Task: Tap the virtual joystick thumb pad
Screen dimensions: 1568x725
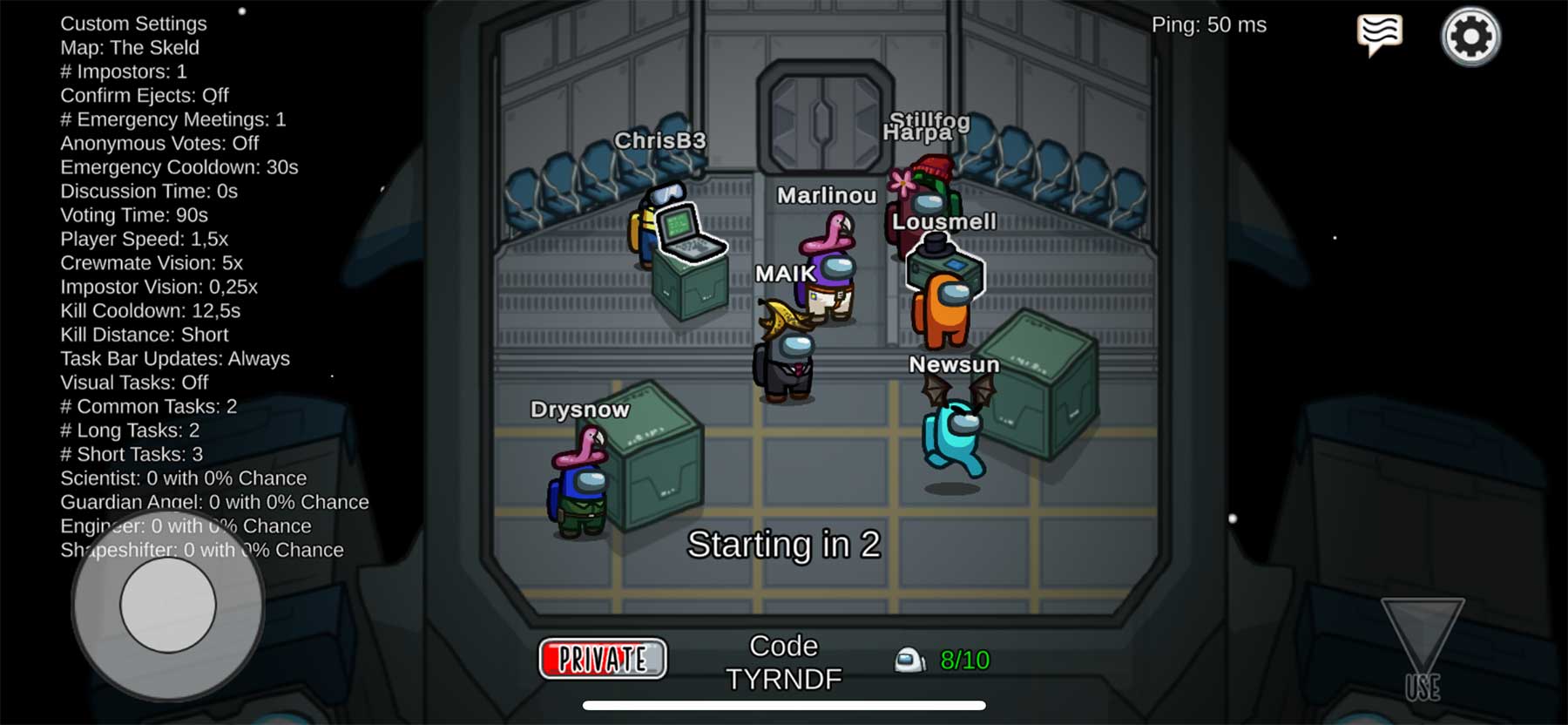Action: (x=168, y=605)
